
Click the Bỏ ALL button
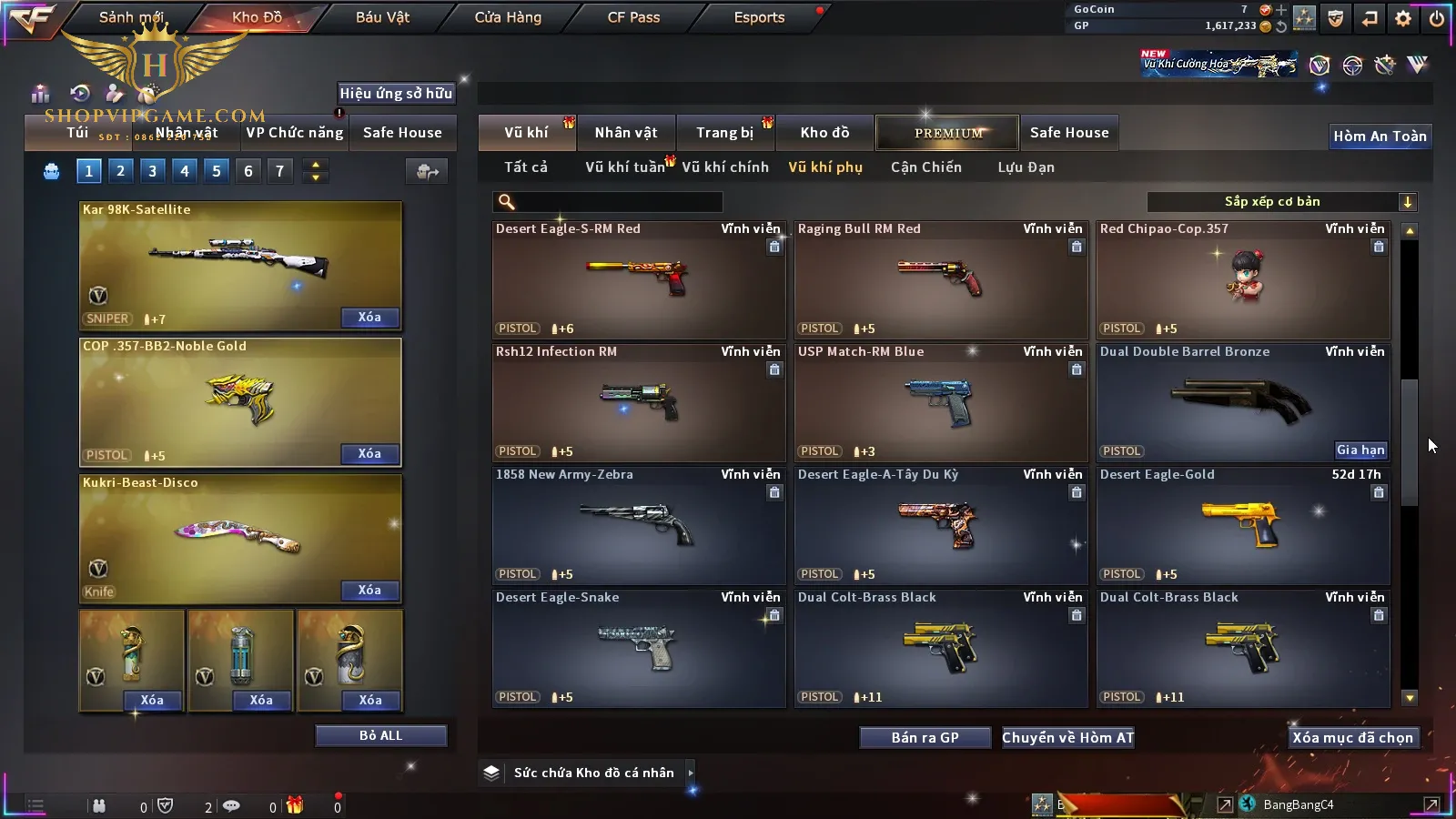pos(380,735)
